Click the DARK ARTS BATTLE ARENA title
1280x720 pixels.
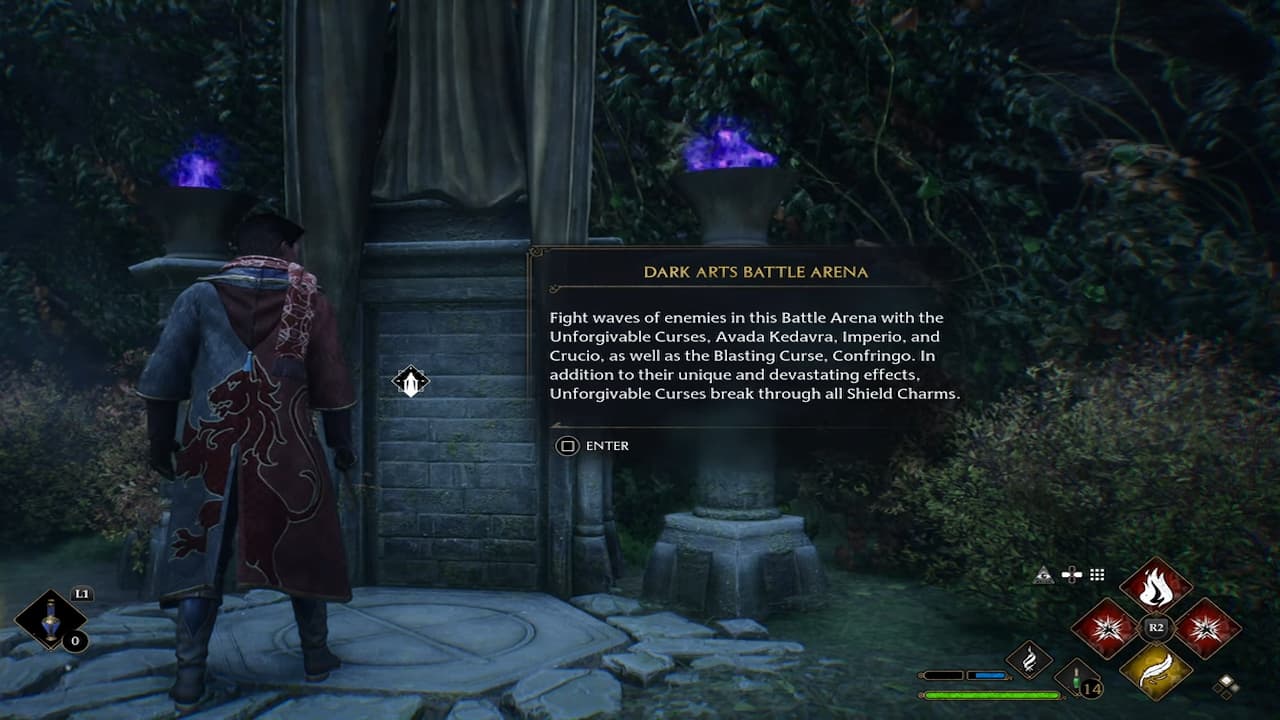click(755, 270)
